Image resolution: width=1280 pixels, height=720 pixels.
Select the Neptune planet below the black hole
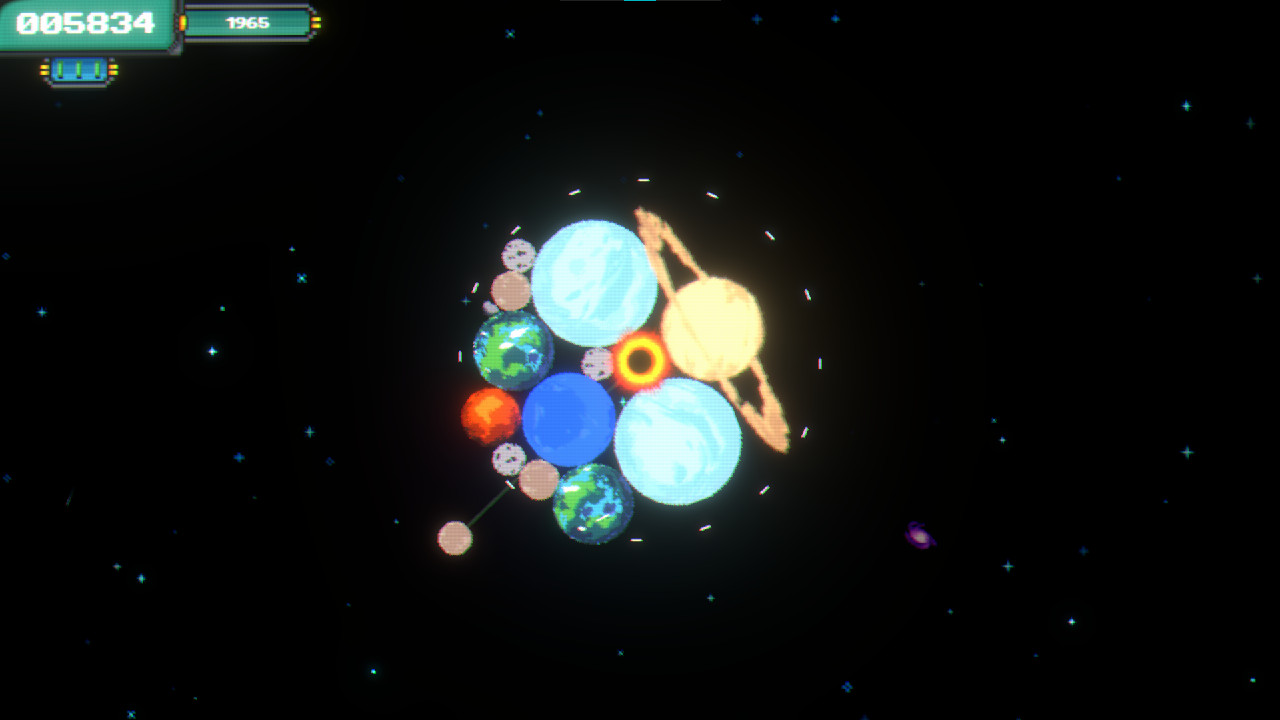678,437
